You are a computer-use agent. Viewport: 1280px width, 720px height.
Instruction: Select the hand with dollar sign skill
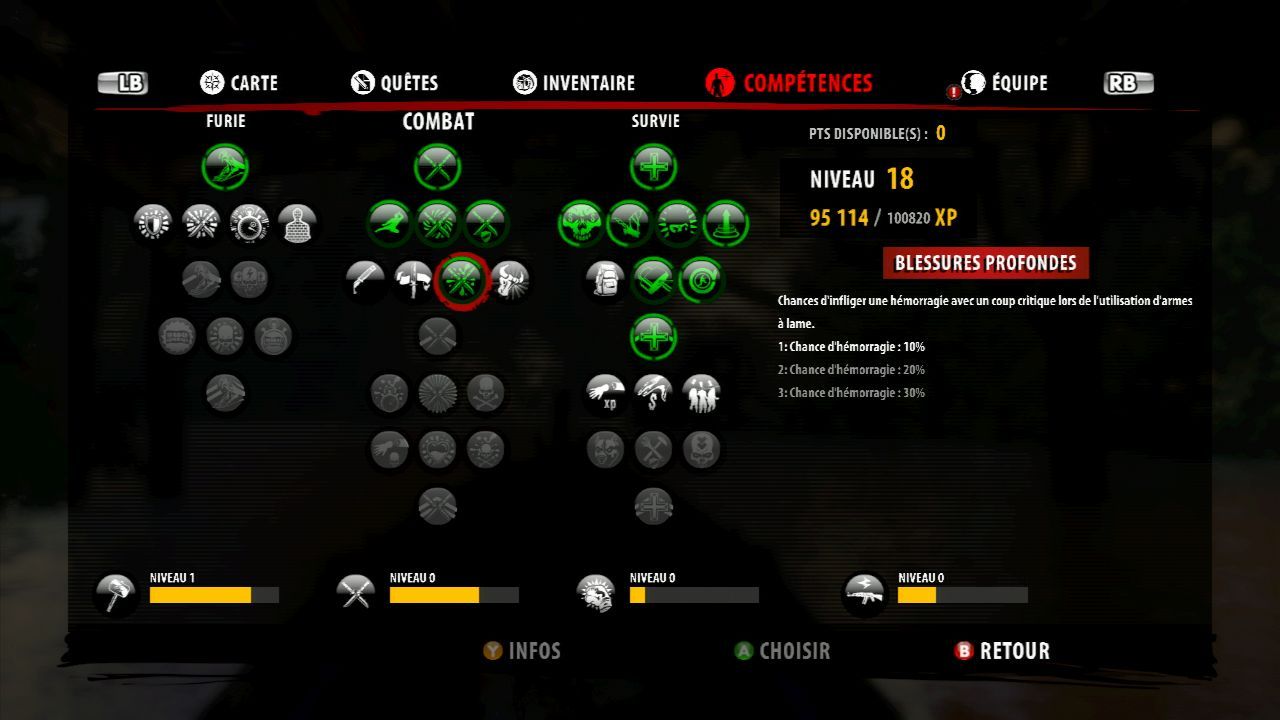click(x=653, y=393)
